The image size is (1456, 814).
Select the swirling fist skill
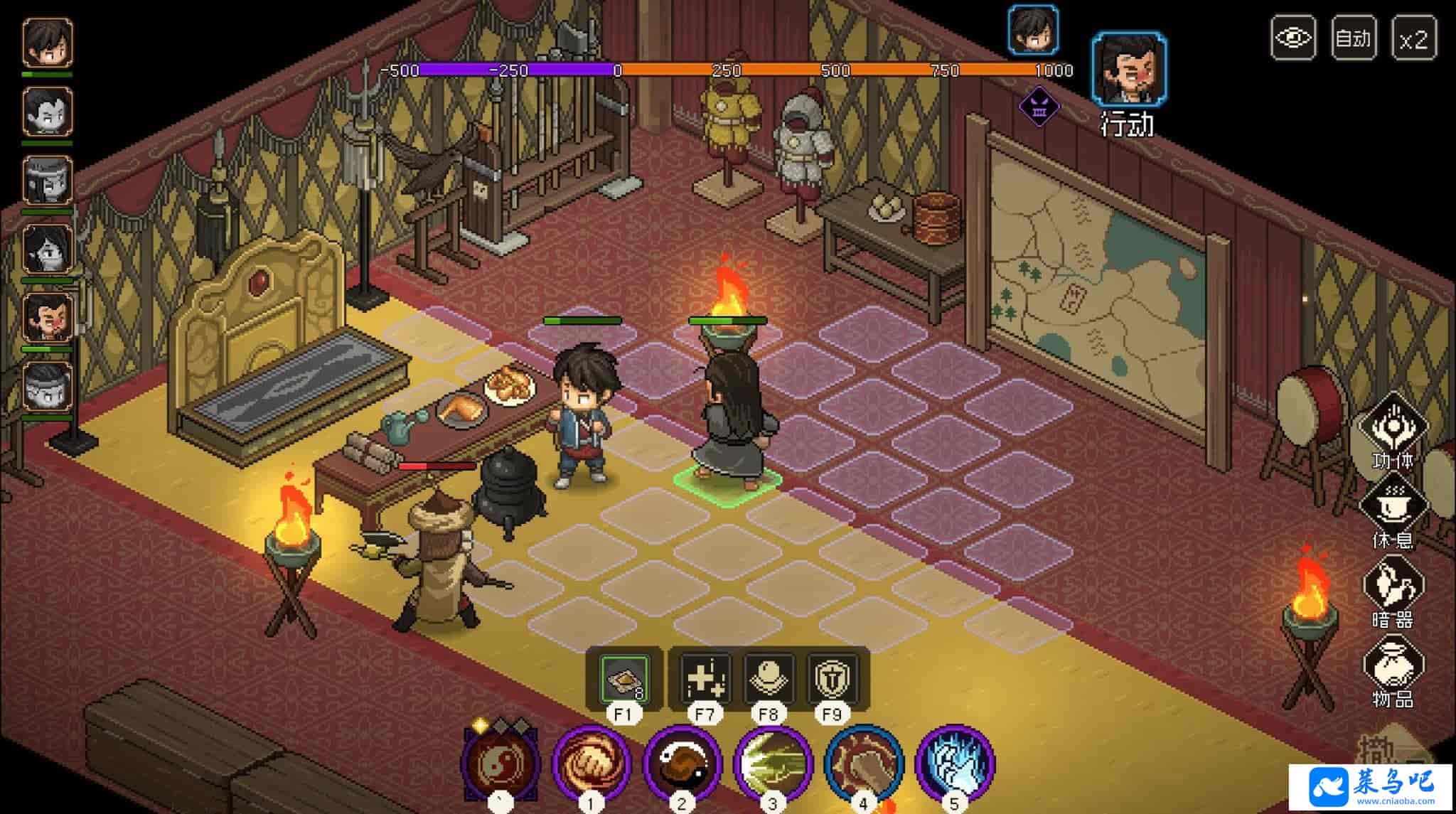click(591, 764)
